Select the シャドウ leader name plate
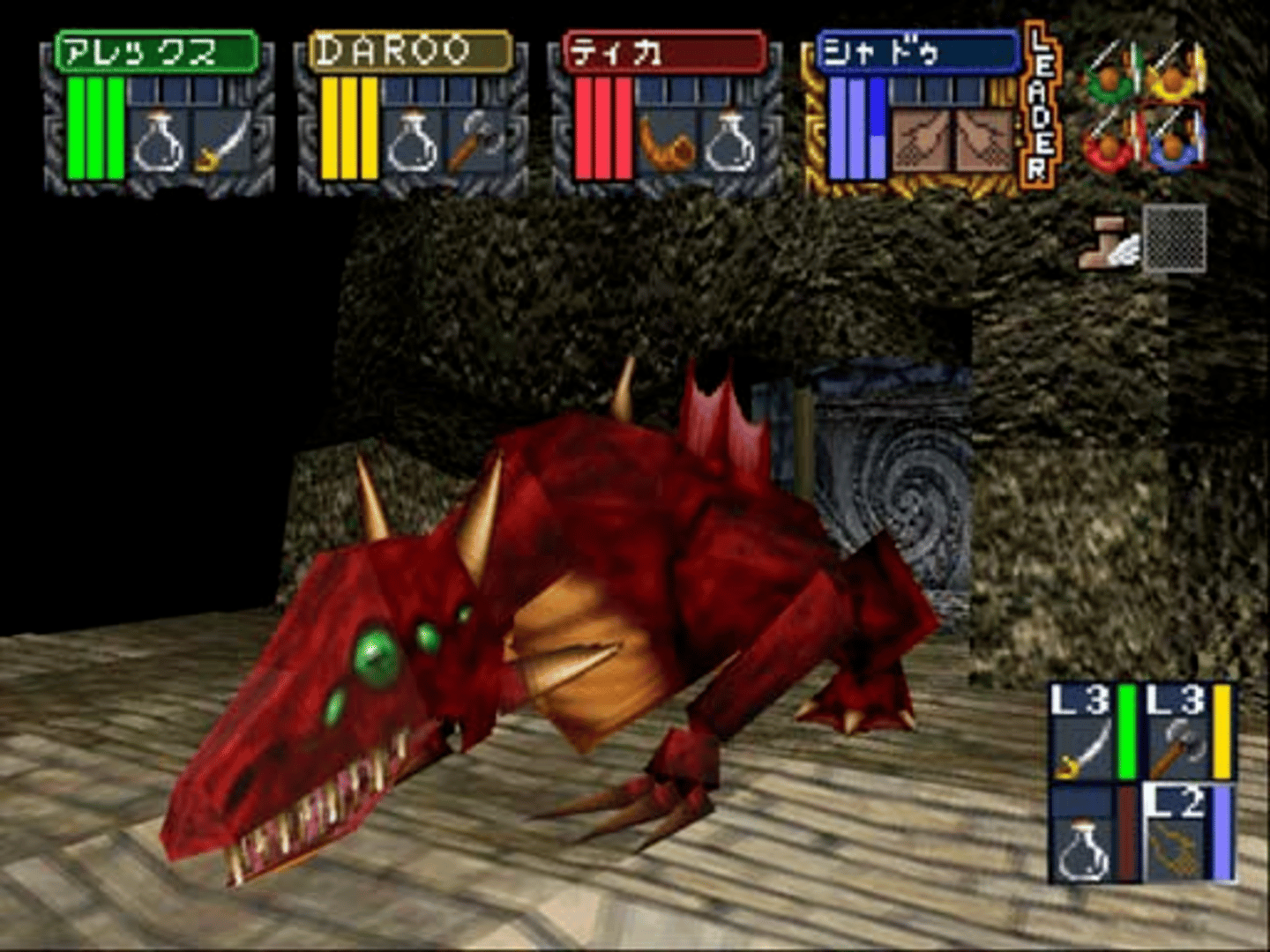Image resolution: width=1270 pixels, height=952 pixels. [x=917, y=53]
